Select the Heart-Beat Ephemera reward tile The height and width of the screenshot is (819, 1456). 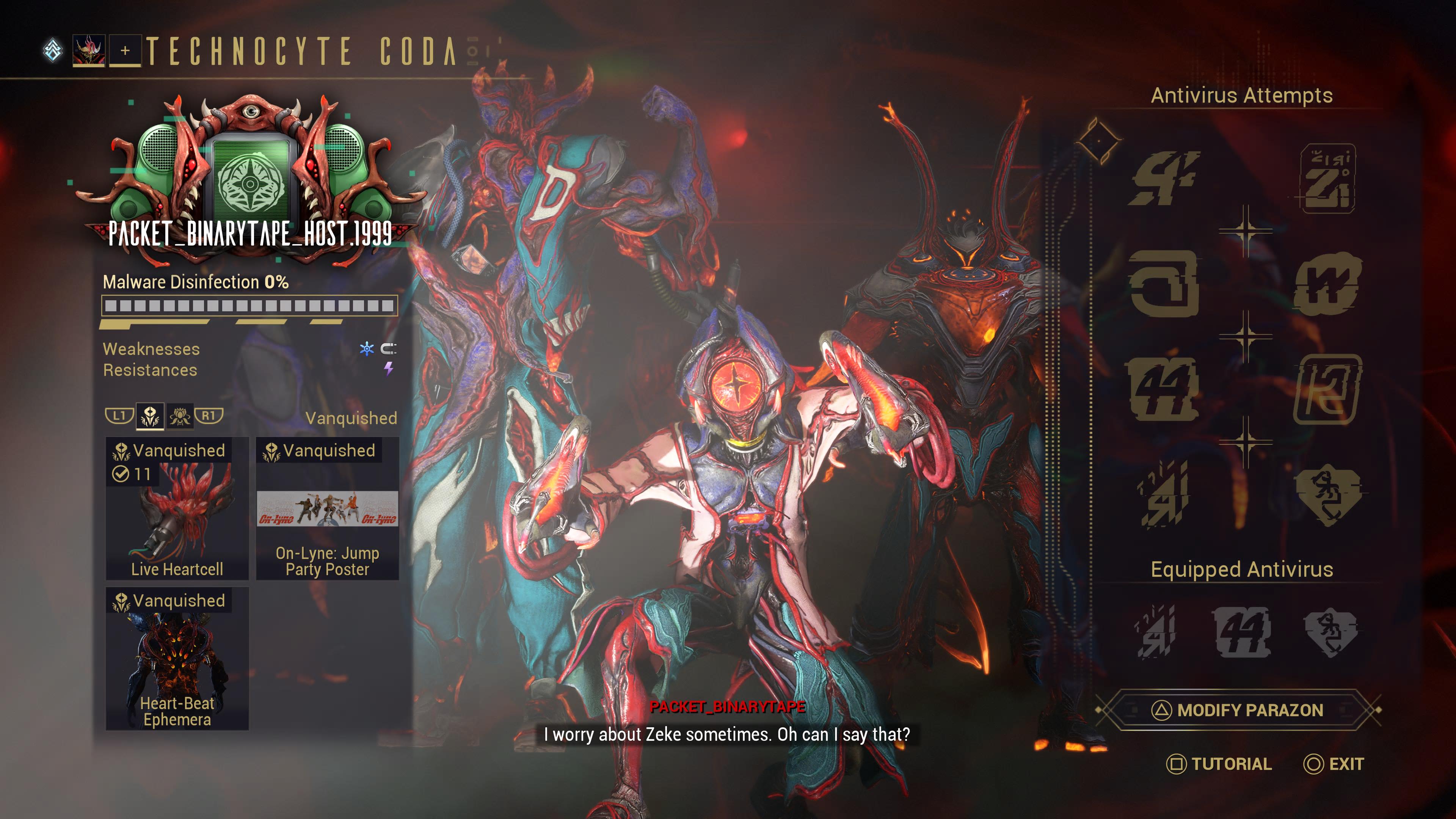click(177, 659)
